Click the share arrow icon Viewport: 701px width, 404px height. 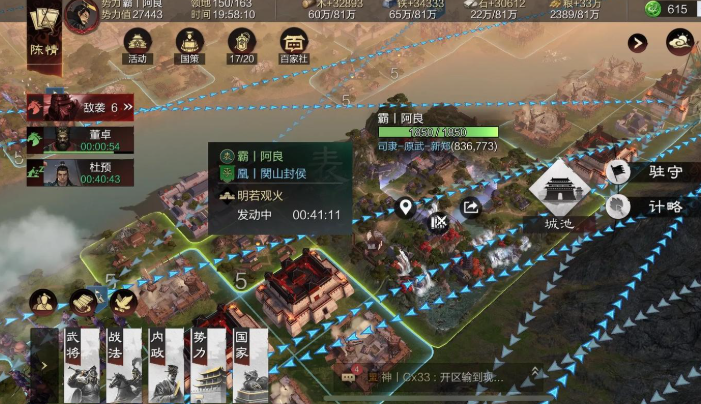click(470, 208)
